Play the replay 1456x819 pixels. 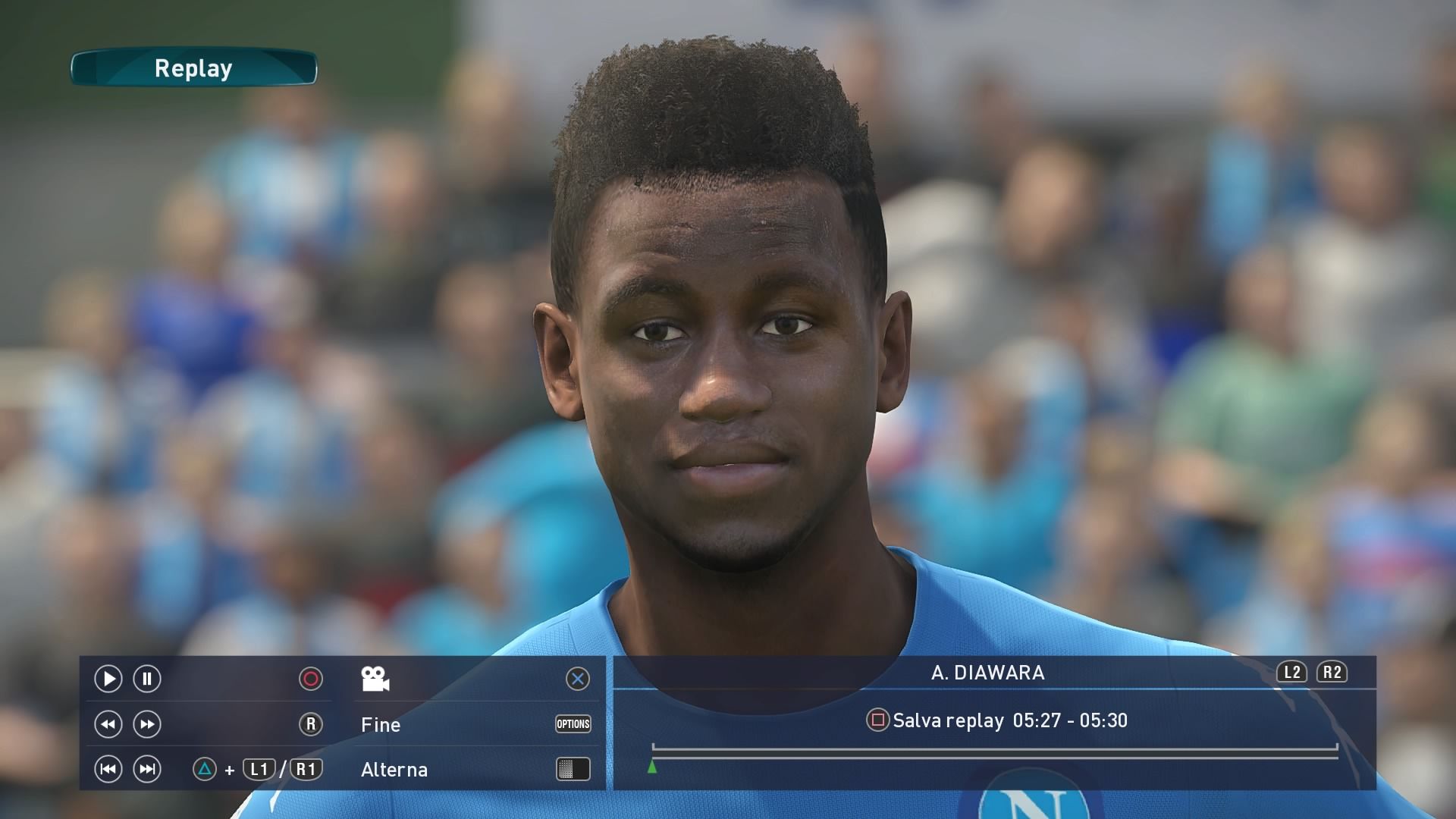coord(108,679)
